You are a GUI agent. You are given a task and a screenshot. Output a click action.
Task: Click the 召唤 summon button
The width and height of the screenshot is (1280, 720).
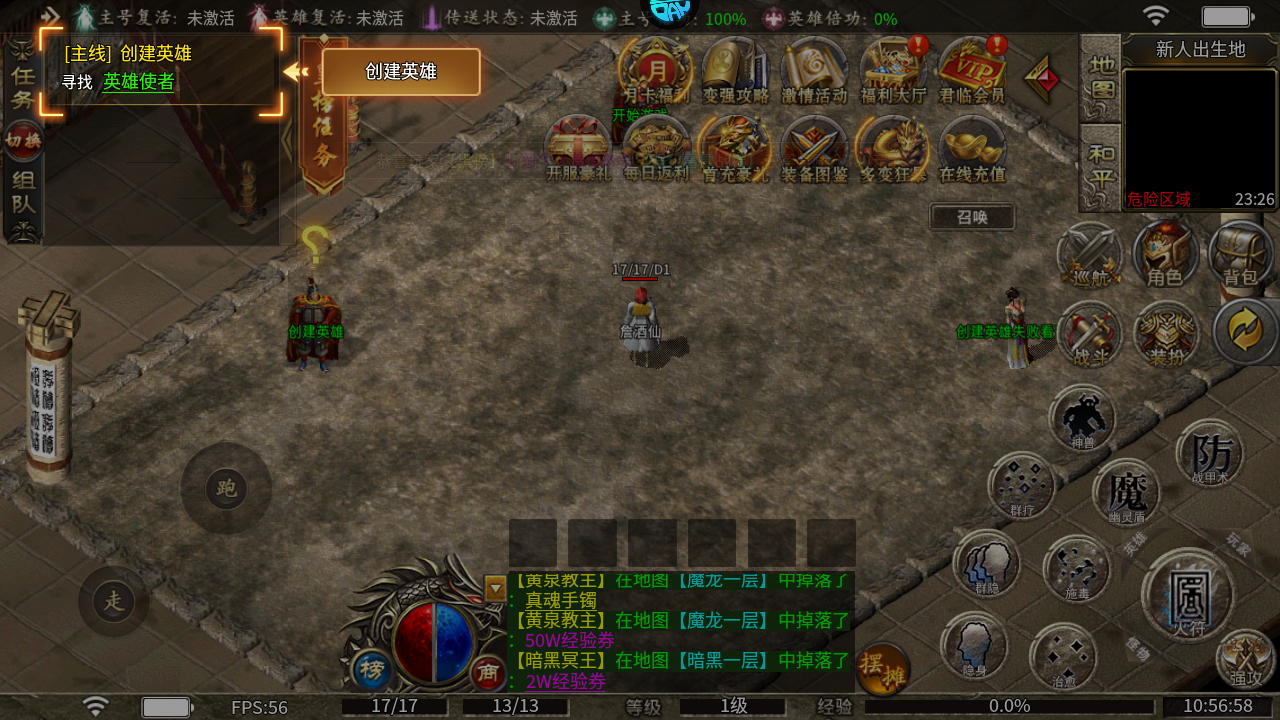coord(972,217)
